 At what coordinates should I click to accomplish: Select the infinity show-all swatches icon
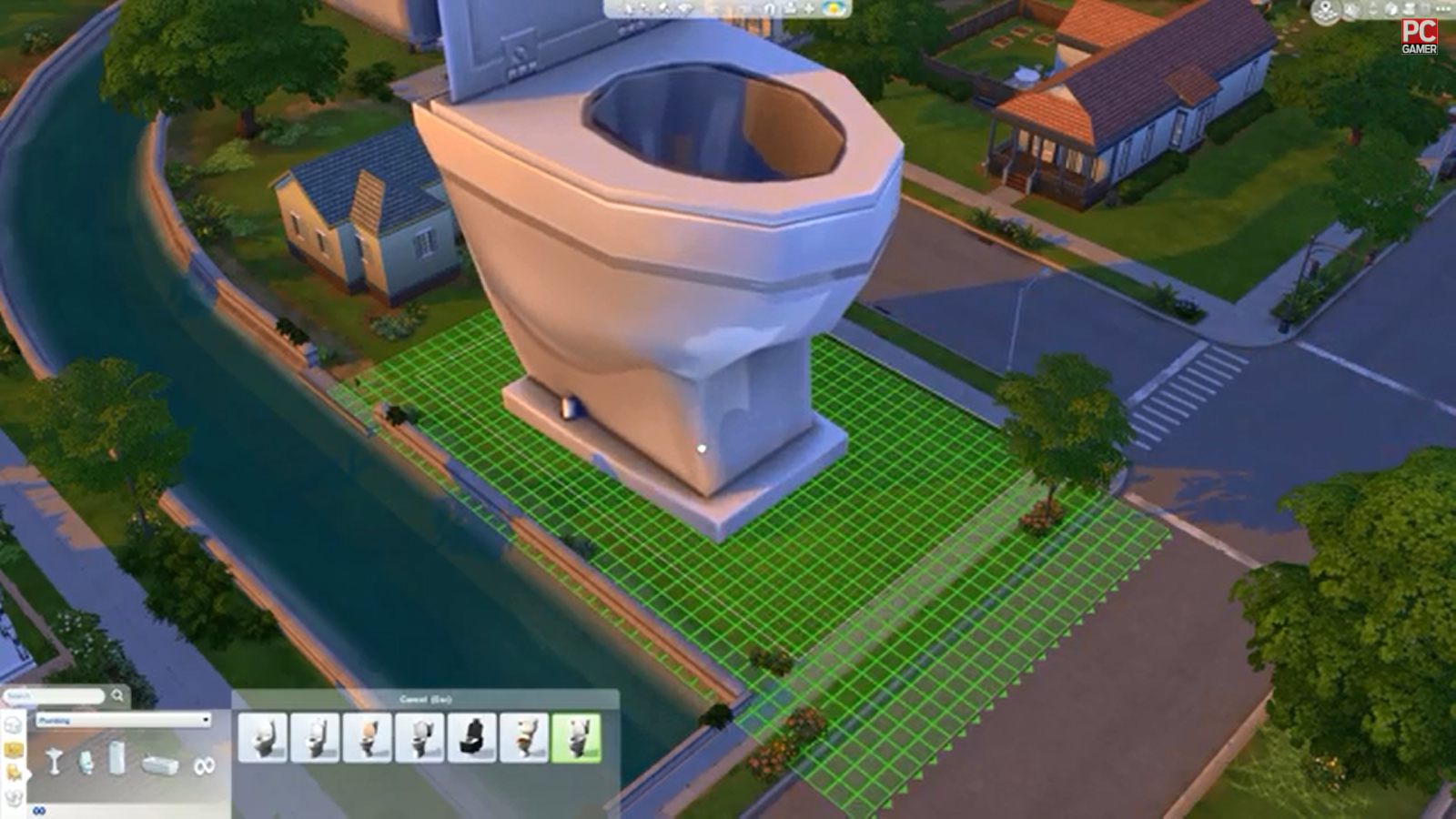pos(203,766)
